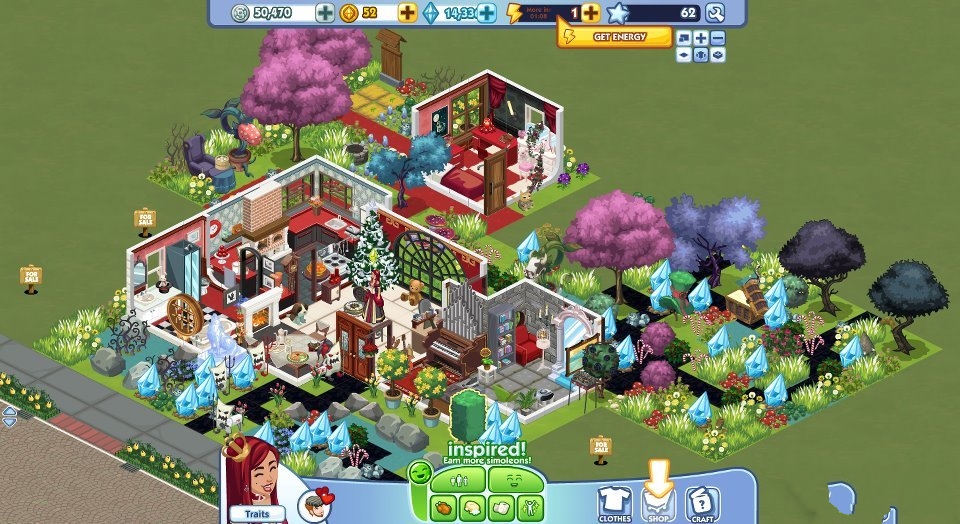Click the green inspired mood face
Image resolution: width=960 pixels, height=524 pixels.
point(420,472)
